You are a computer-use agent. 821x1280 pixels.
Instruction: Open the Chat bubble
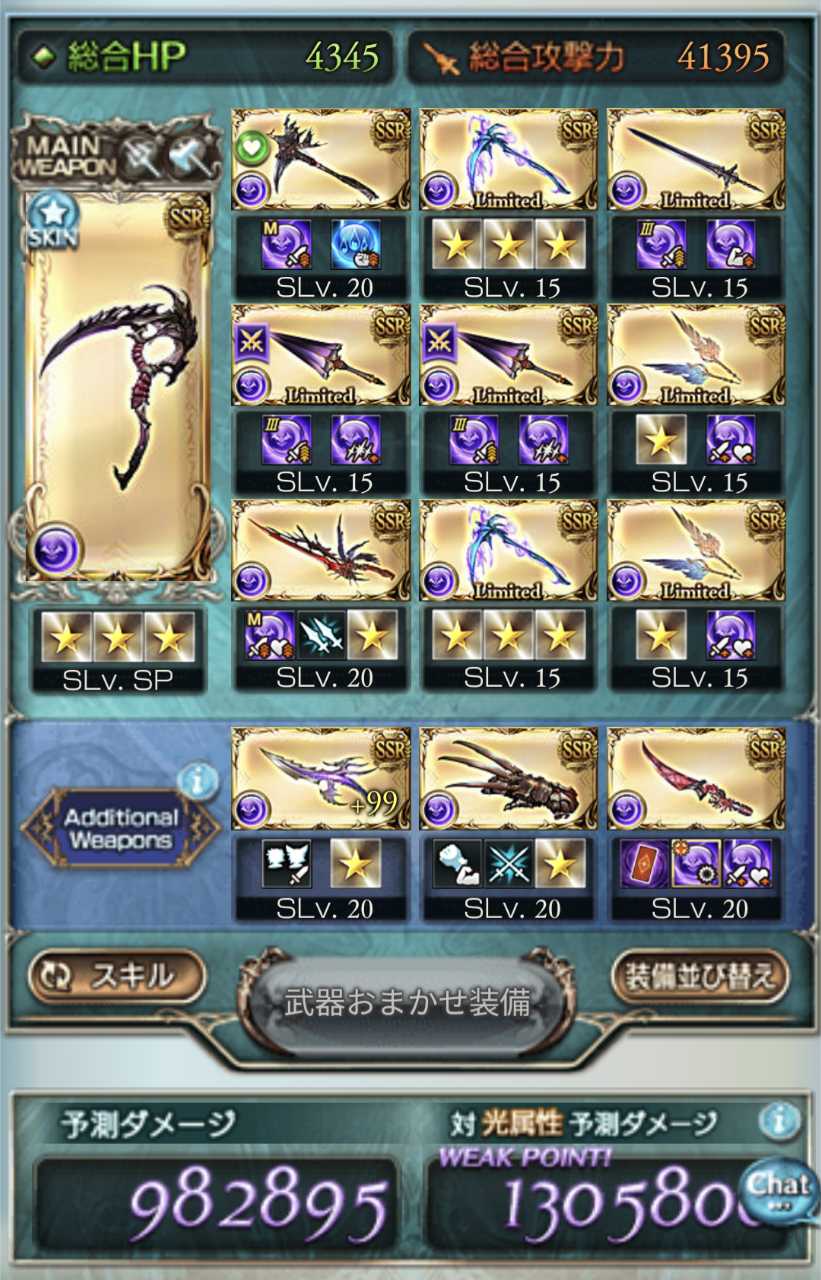pos(780,1189)
